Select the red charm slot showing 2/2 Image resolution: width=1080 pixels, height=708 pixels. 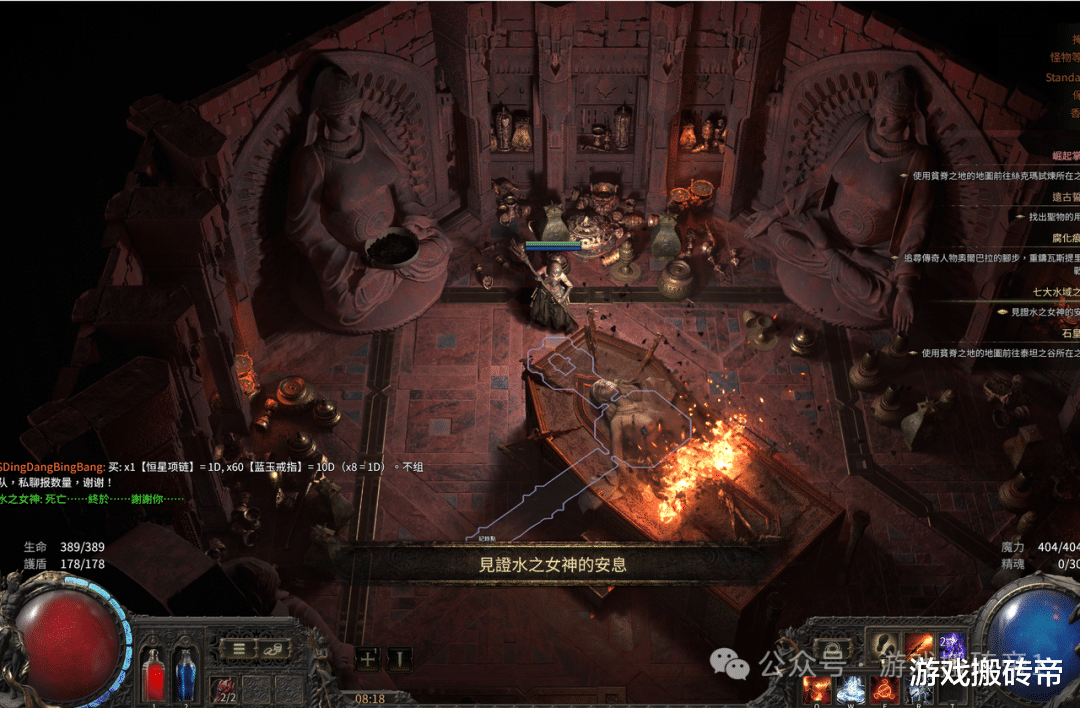tap(225, 688)
